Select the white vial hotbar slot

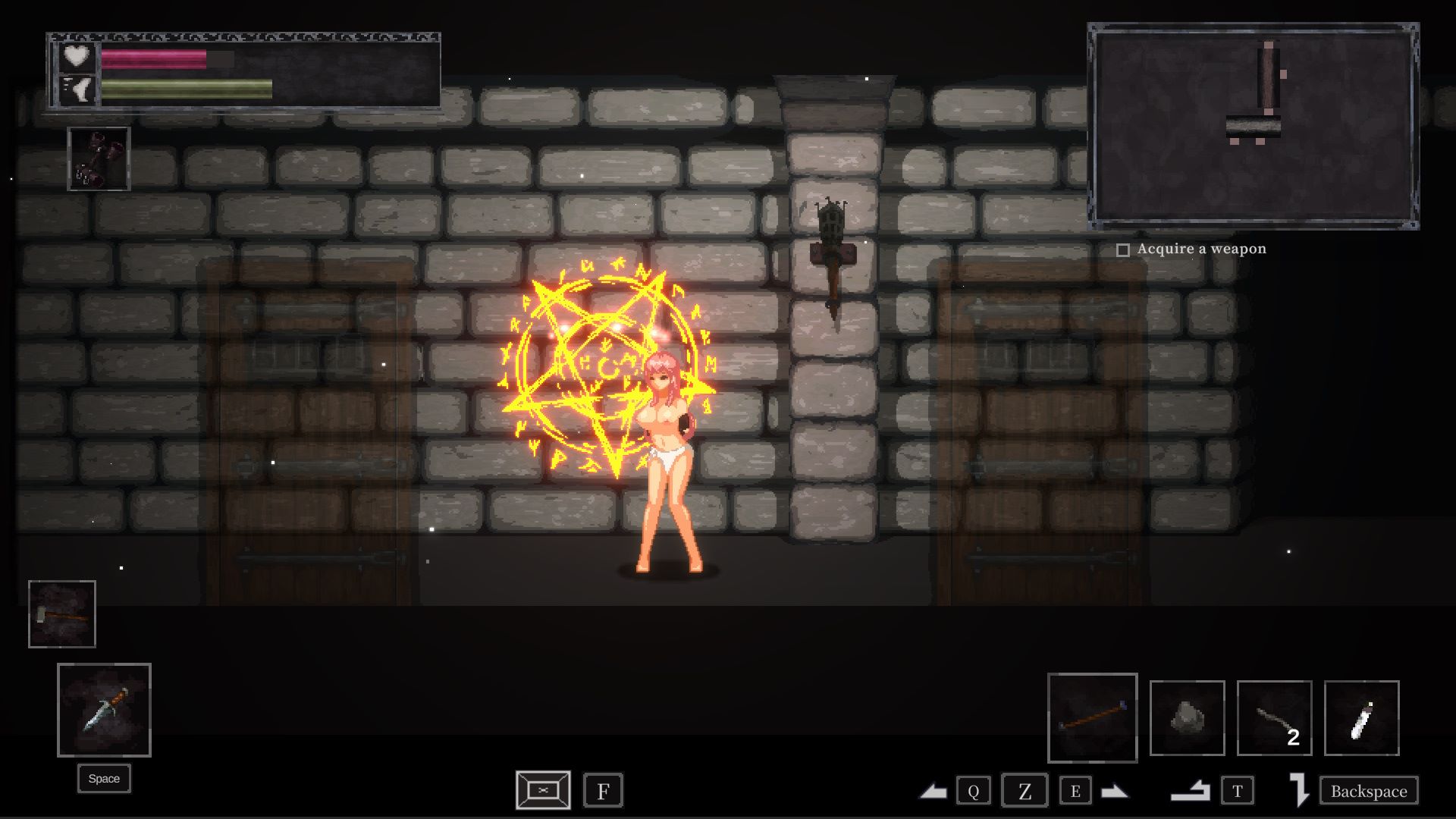(x=1361, y=717)
